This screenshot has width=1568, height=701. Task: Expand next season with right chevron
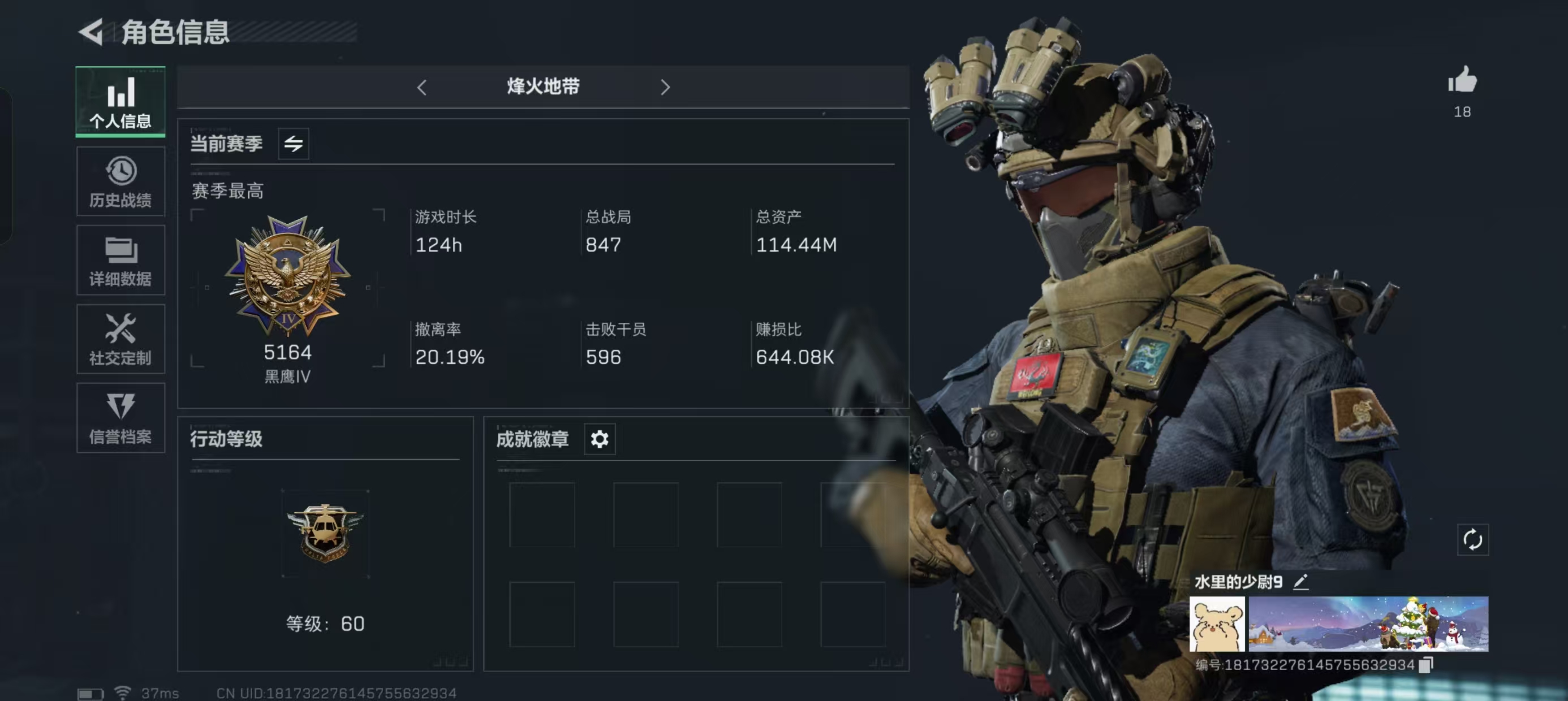point(665,87)
